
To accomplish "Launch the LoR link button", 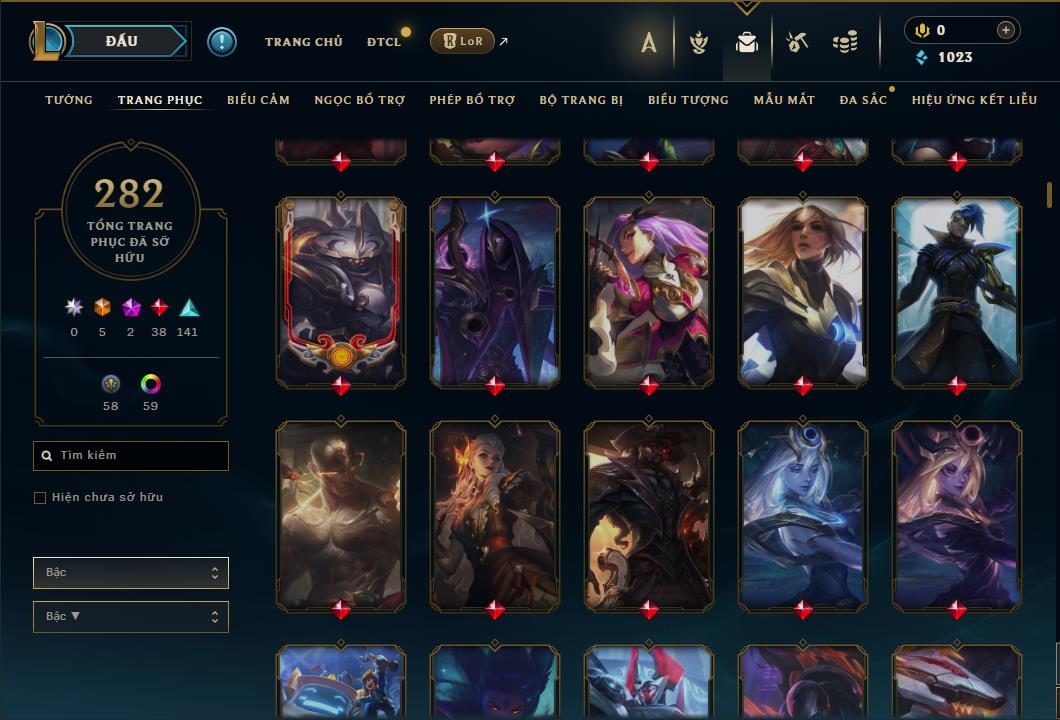I will [x=462, y=41].
